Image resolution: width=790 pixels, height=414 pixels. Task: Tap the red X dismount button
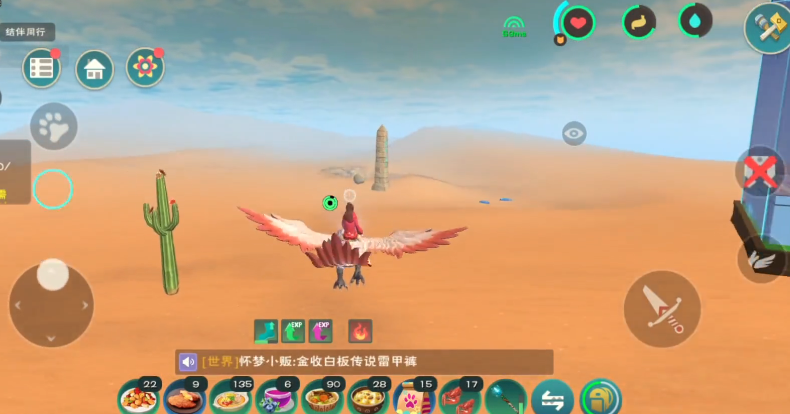coord(760,172)
